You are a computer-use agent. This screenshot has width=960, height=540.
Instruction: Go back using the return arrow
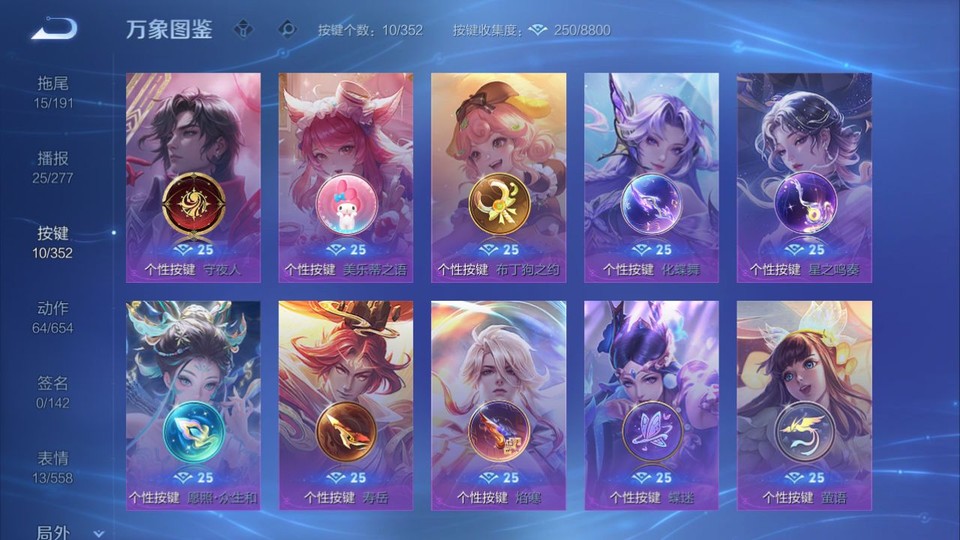coord(54,29)
